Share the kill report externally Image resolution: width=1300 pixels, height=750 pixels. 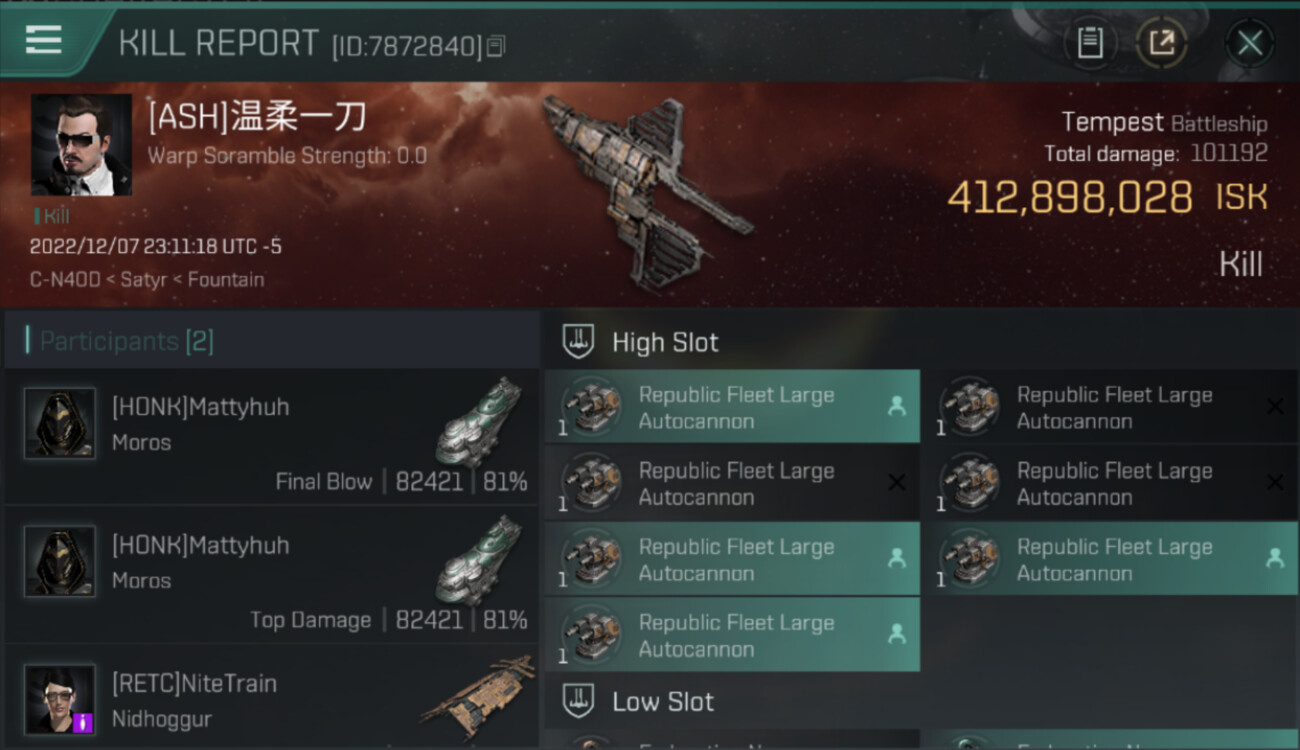point(1161,43)
